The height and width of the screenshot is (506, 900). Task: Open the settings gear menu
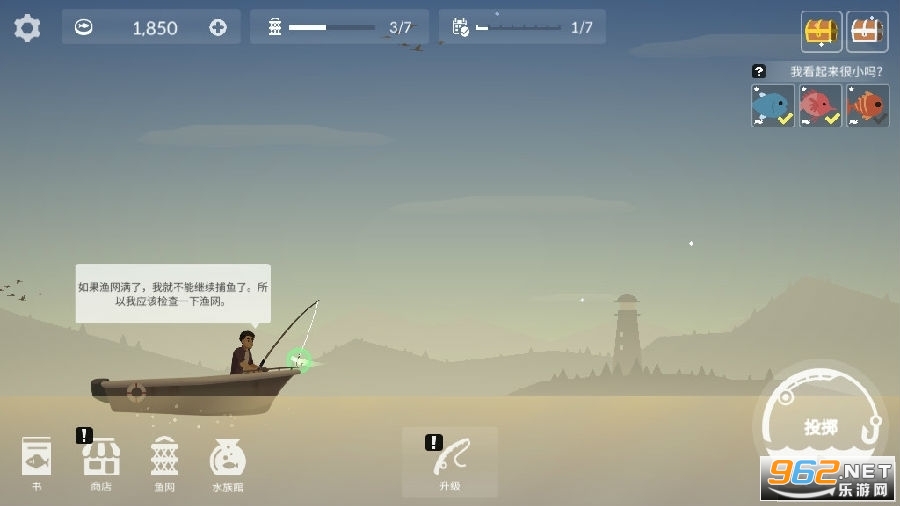[27, 27]
